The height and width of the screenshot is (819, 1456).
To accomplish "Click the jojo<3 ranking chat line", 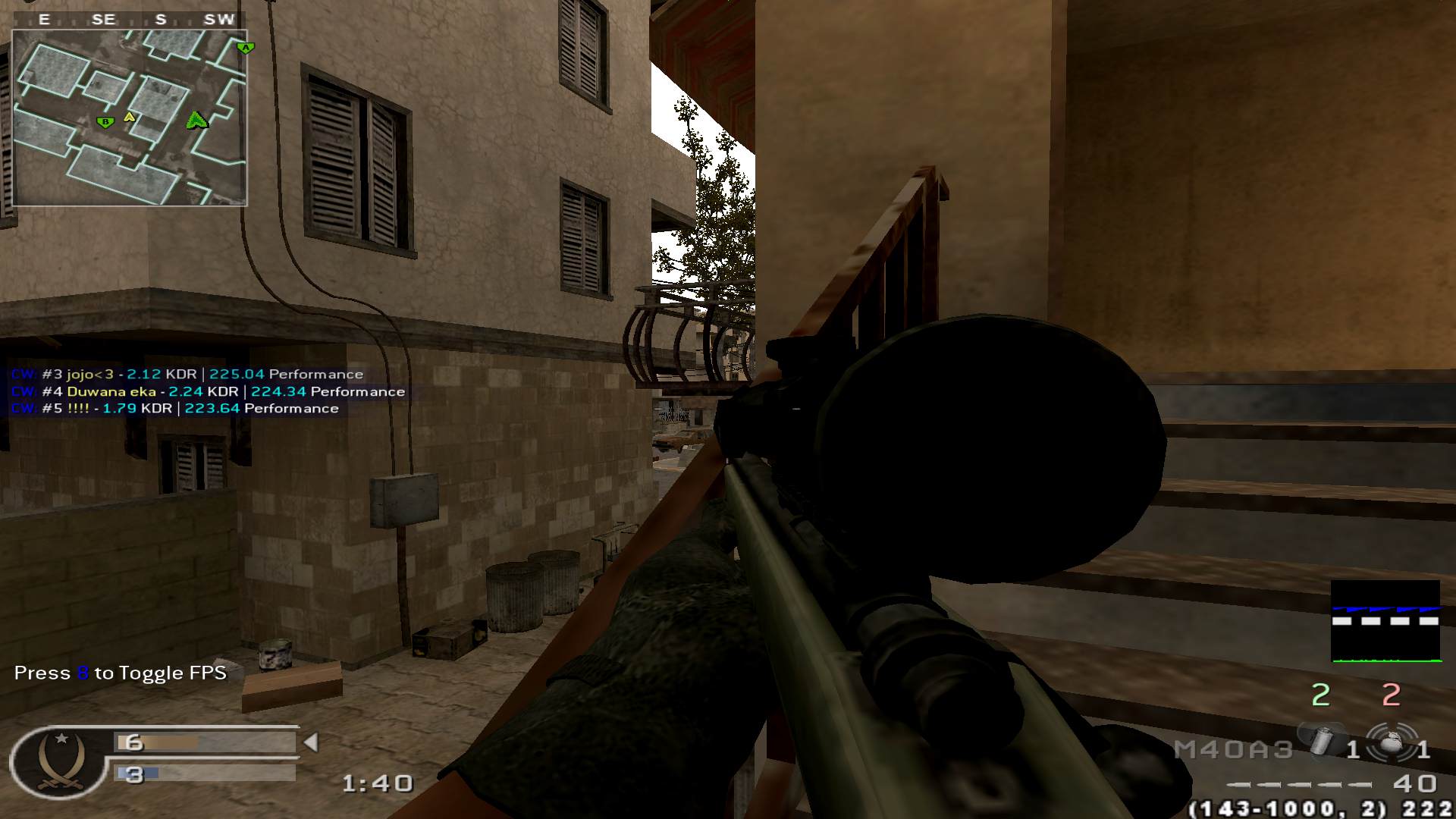I will click(187, 375).
